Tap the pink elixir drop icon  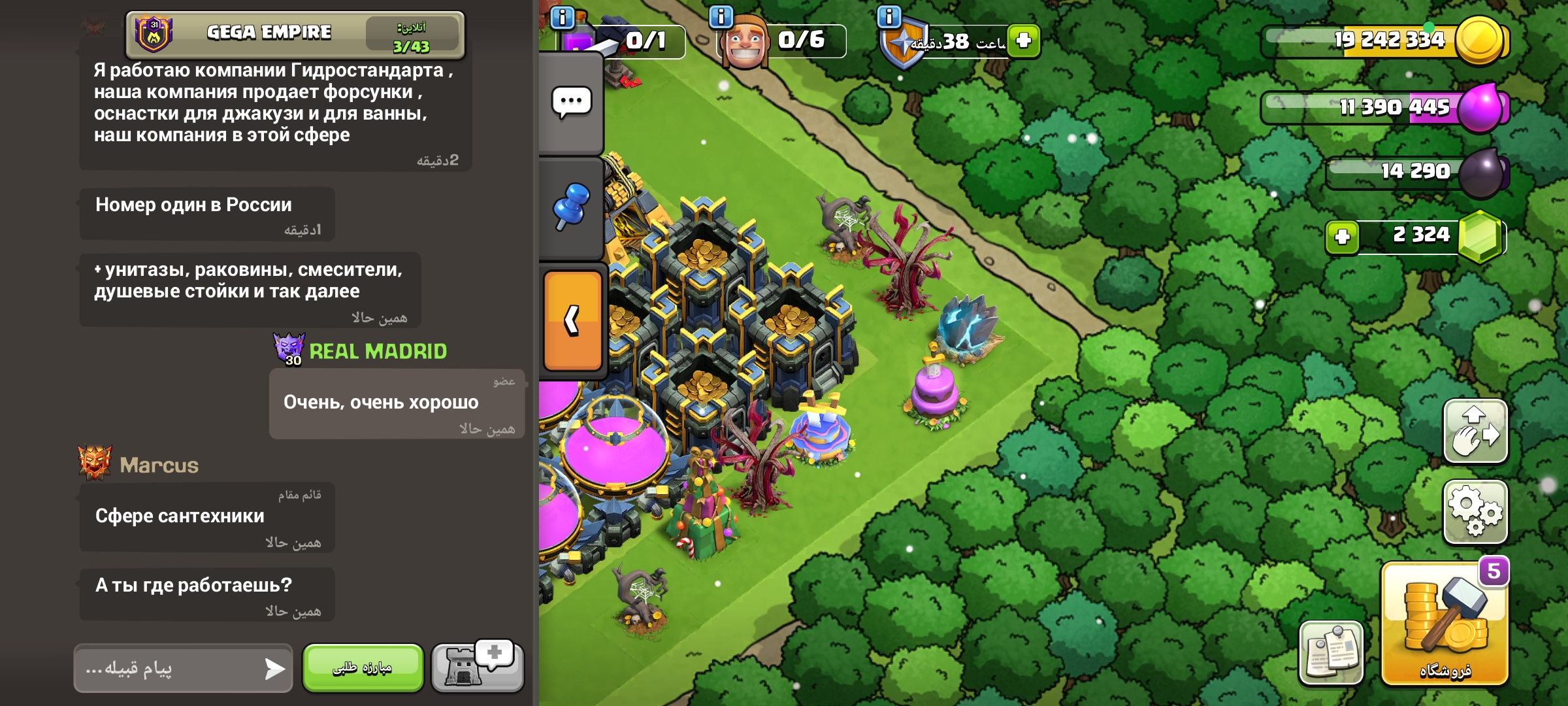pyautogui.click(x=1480, y=107)
